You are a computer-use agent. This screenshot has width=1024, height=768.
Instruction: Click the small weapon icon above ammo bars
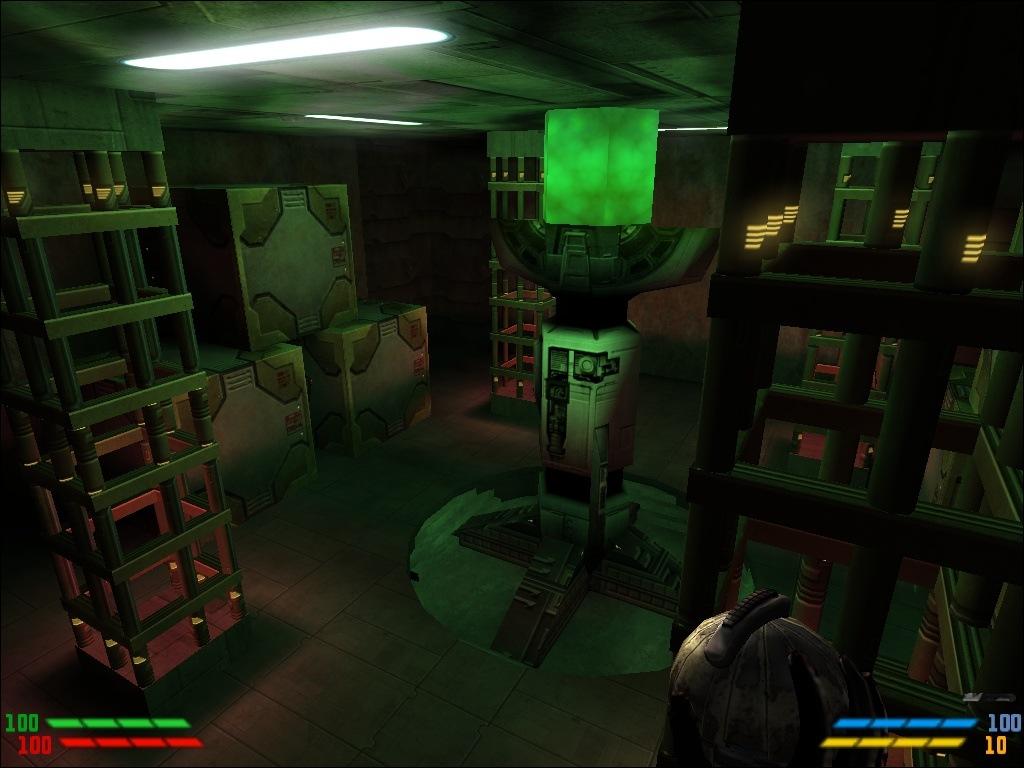point(988,697)
